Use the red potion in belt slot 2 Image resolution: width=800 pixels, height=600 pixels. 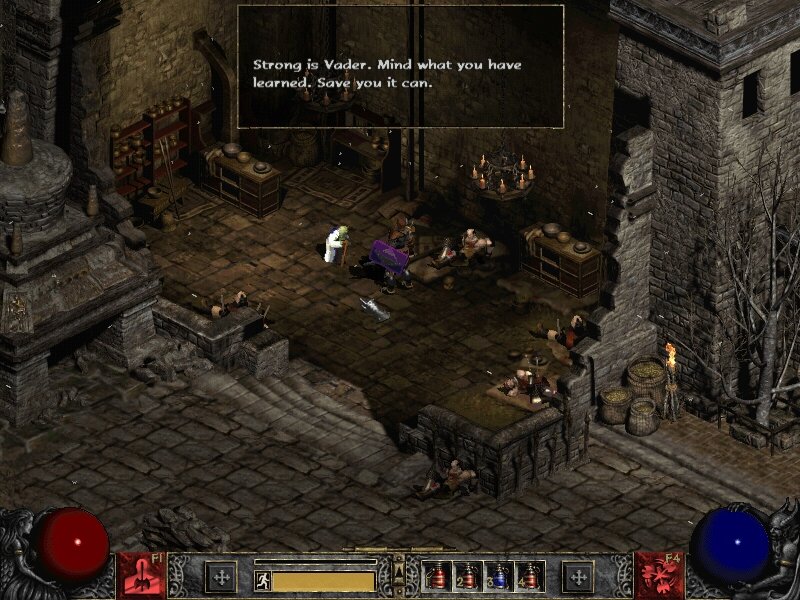pyautogui.click(x=467, y=576)
